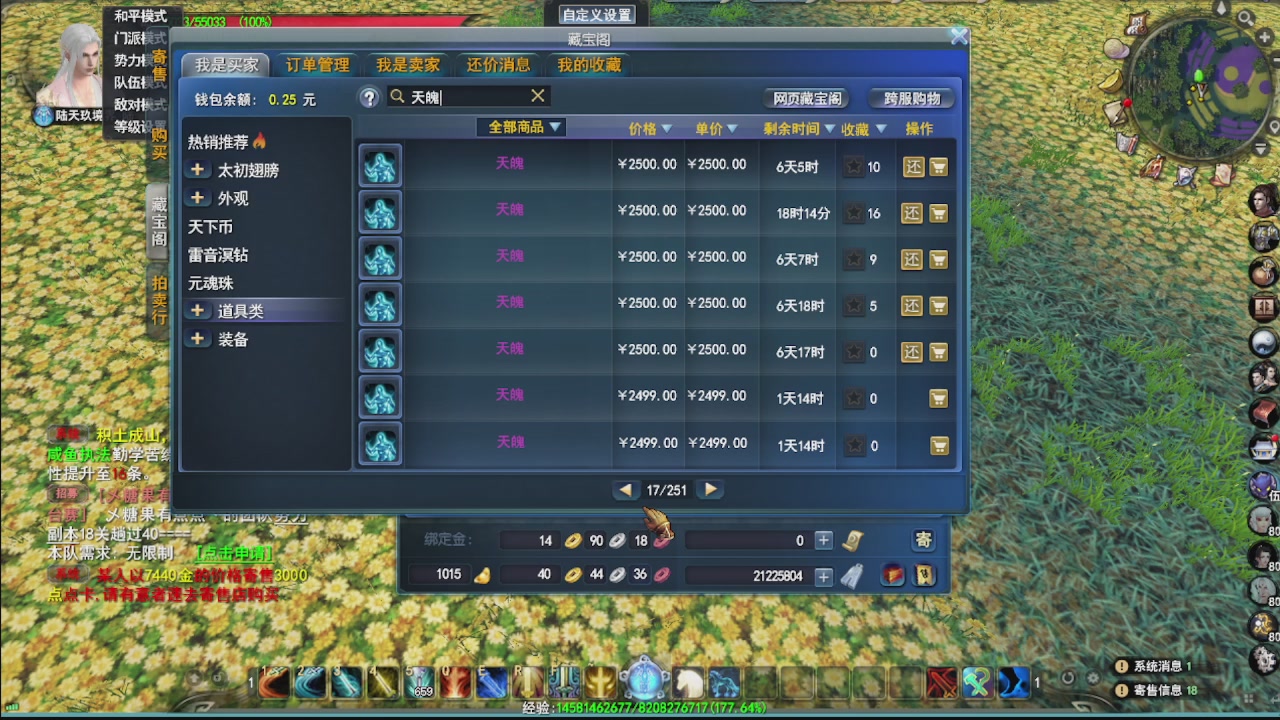Click the 经验 experience progress bar at bottom

pyautogui.click(x=640, y=708)
